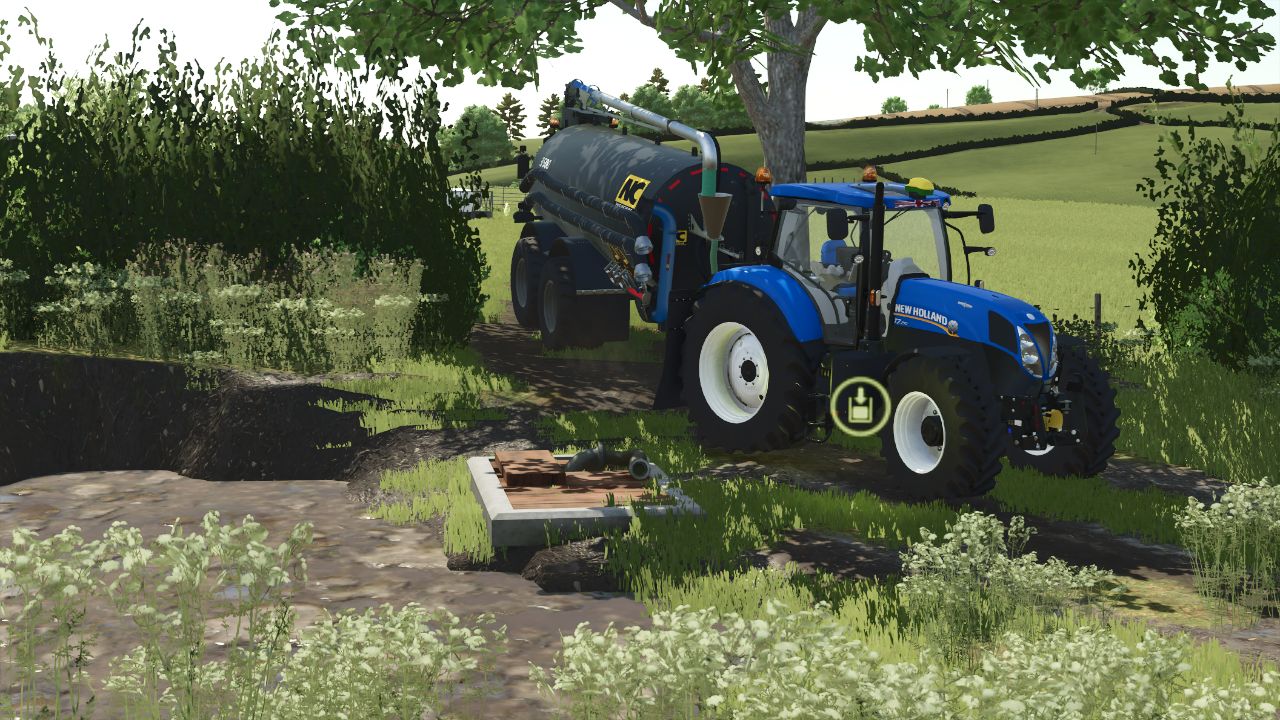Expand the curved suction pipe on the pit

tap(632, 464)
